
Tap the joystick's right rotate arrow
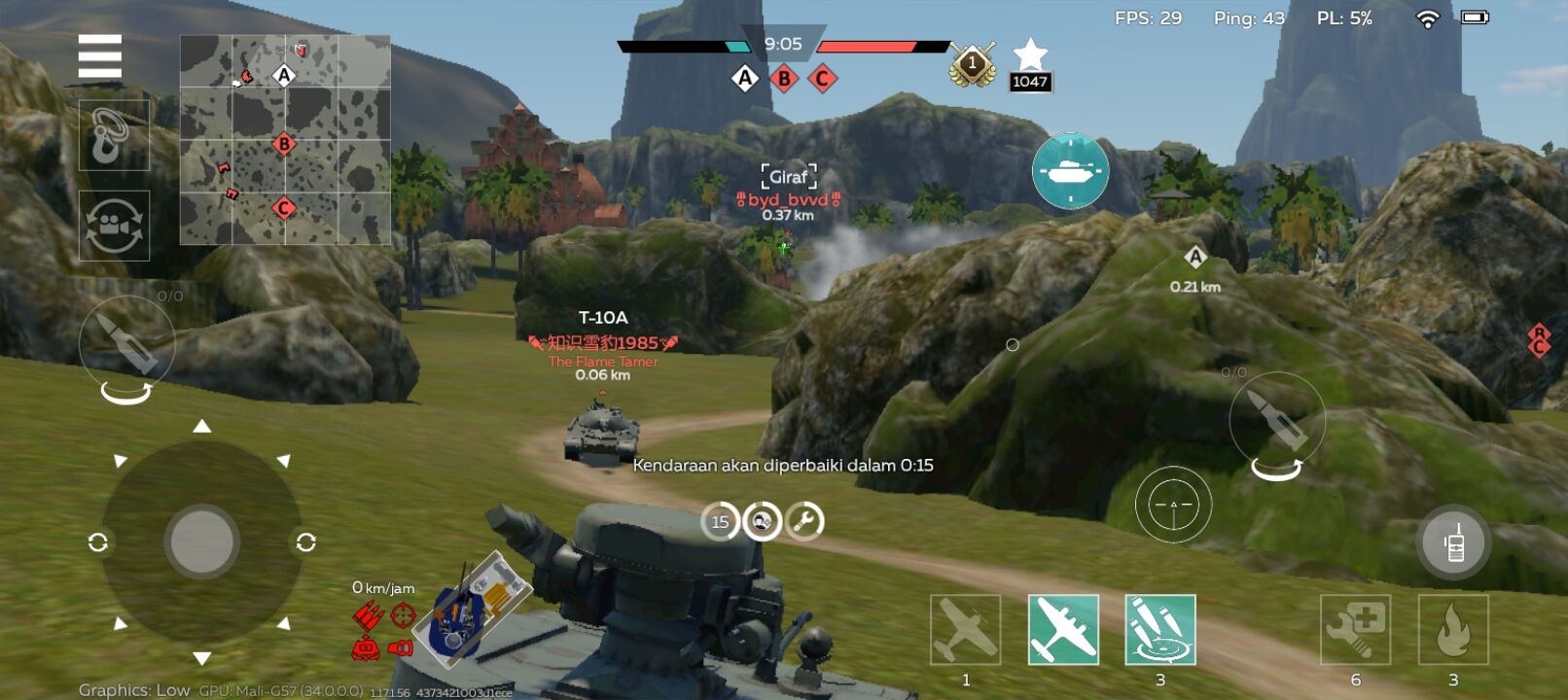[305, 542]
